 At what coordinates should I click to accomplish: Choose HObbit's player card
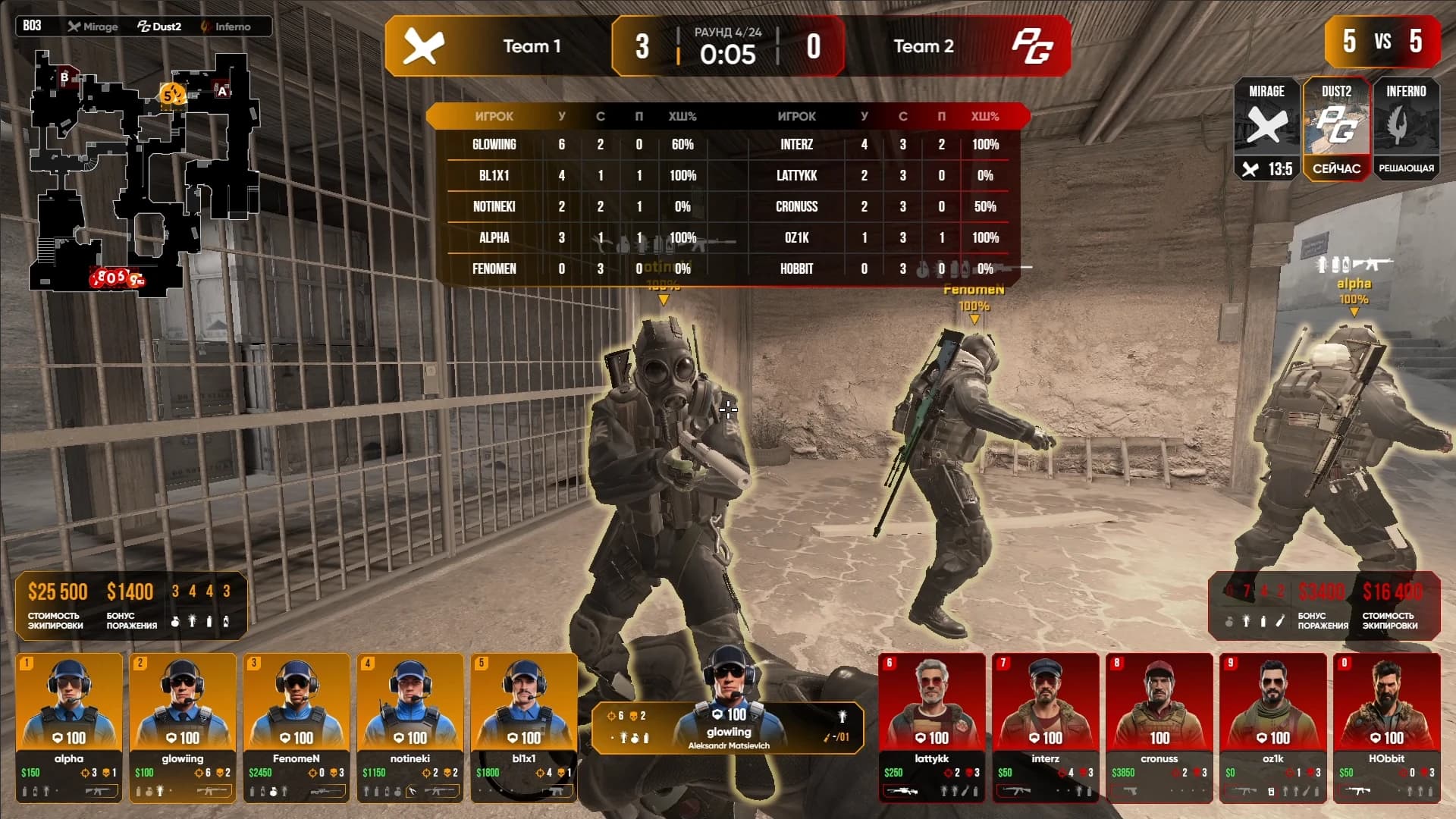pyautogui.click(x=1387, y=726)
